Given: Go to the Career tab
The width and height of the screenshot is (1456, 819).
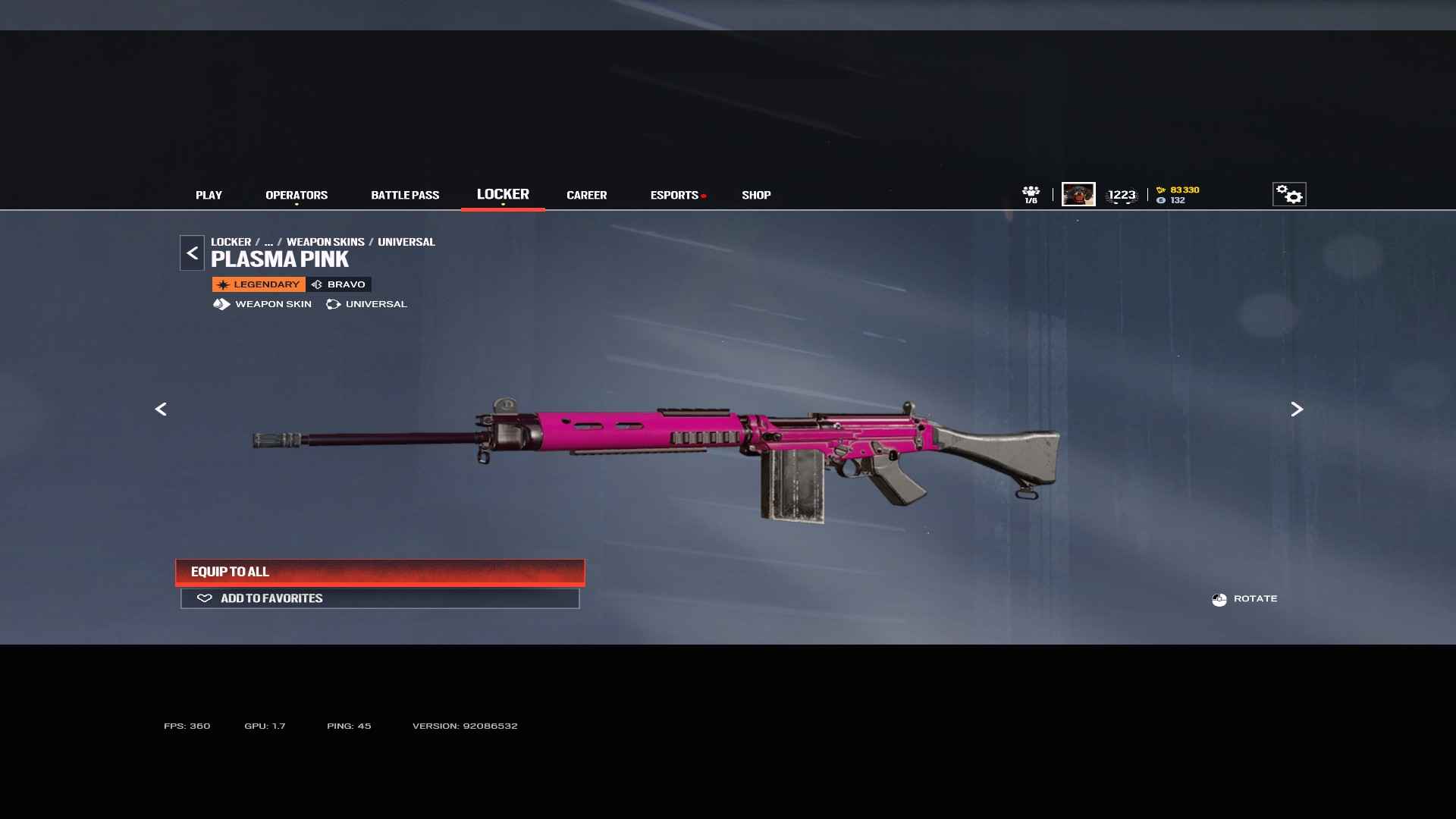Looking at the screenshot, I should tap(586, 195).
